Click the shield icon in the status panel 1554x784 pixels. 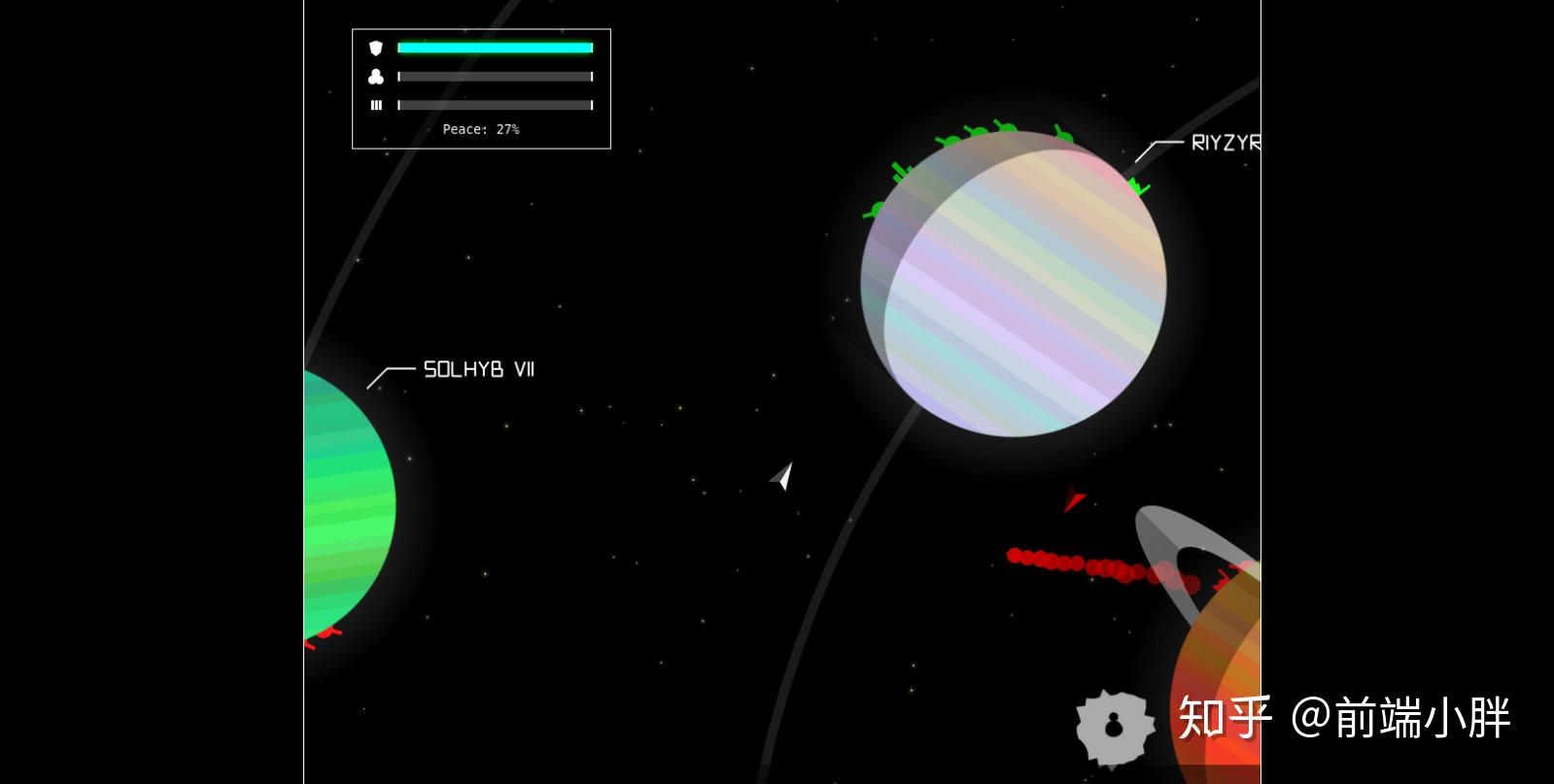click(376, 48)
